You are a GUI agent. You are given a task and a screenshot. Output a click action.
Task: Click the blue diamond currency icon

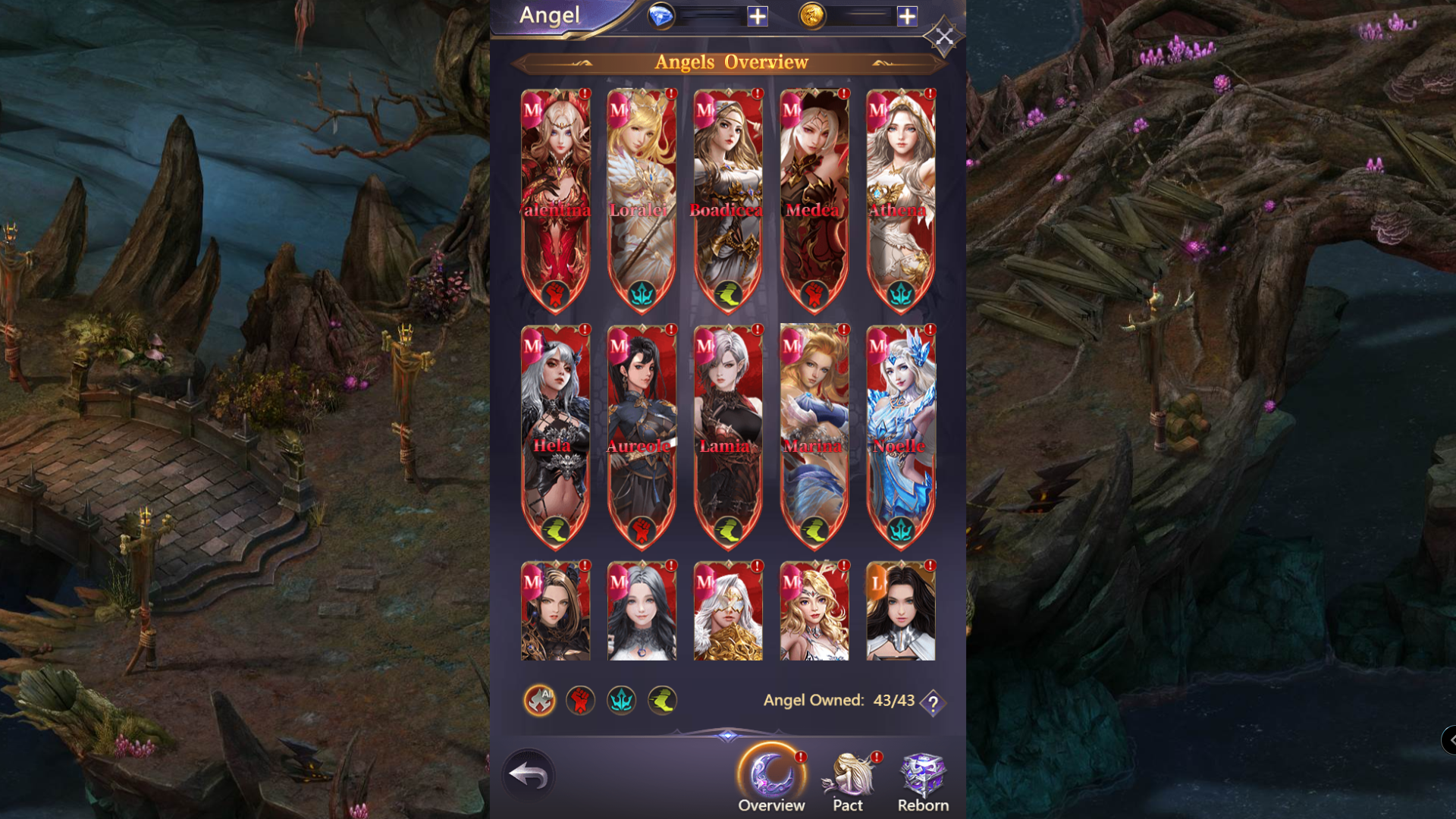tap(663, 16)
